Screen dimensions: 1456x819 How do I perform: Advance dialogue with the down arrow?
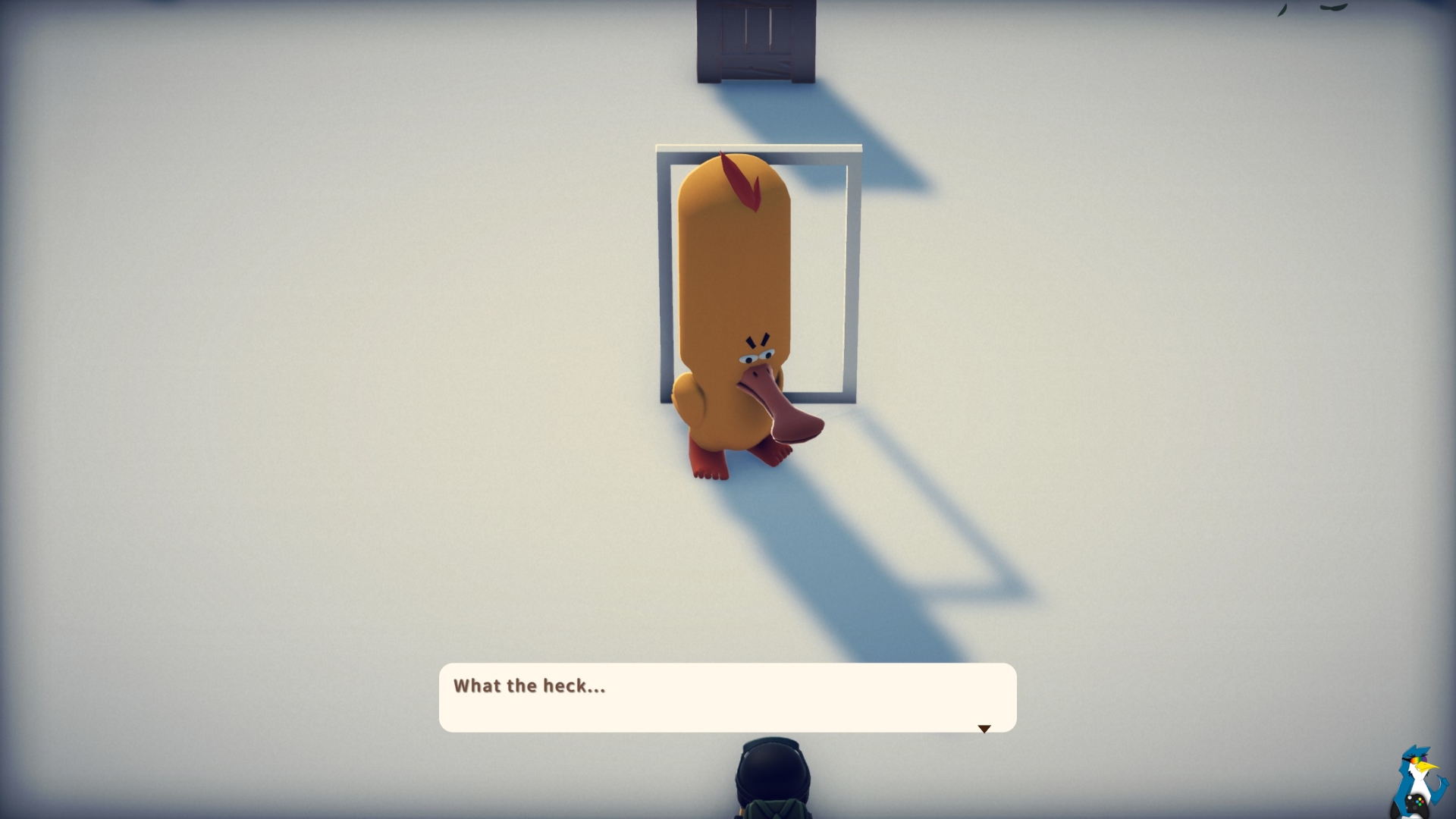tap(984, 729)
